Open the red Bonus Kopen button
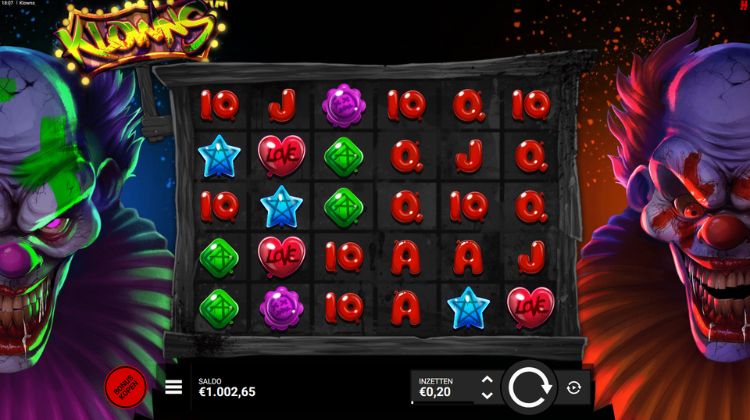Viewport: 750px width, 420px height. point(124,387)
